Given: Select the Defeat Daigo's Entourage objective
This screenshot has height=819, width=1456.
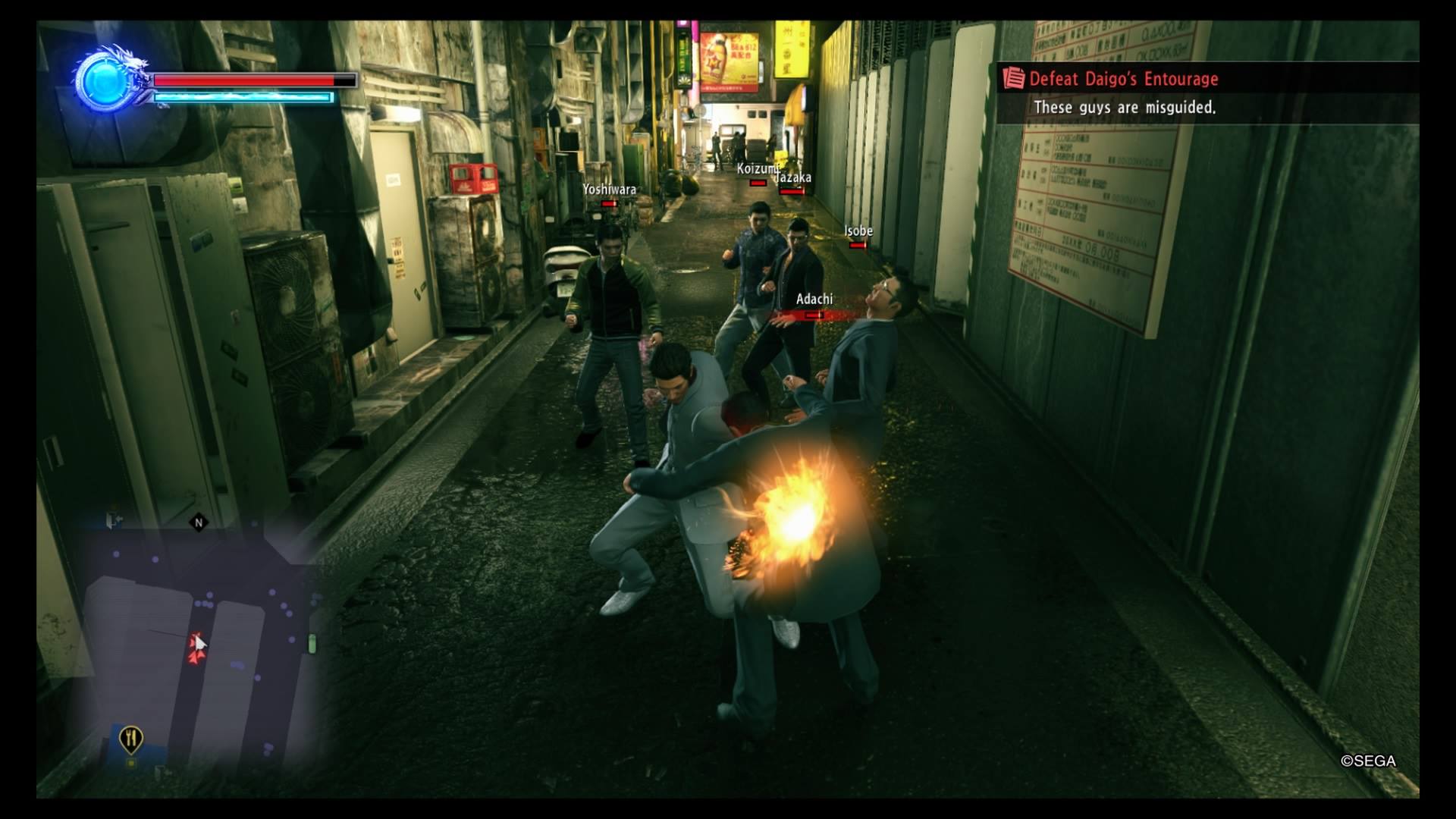Looking at the screenshot, I should click(x=1123, y=79).
